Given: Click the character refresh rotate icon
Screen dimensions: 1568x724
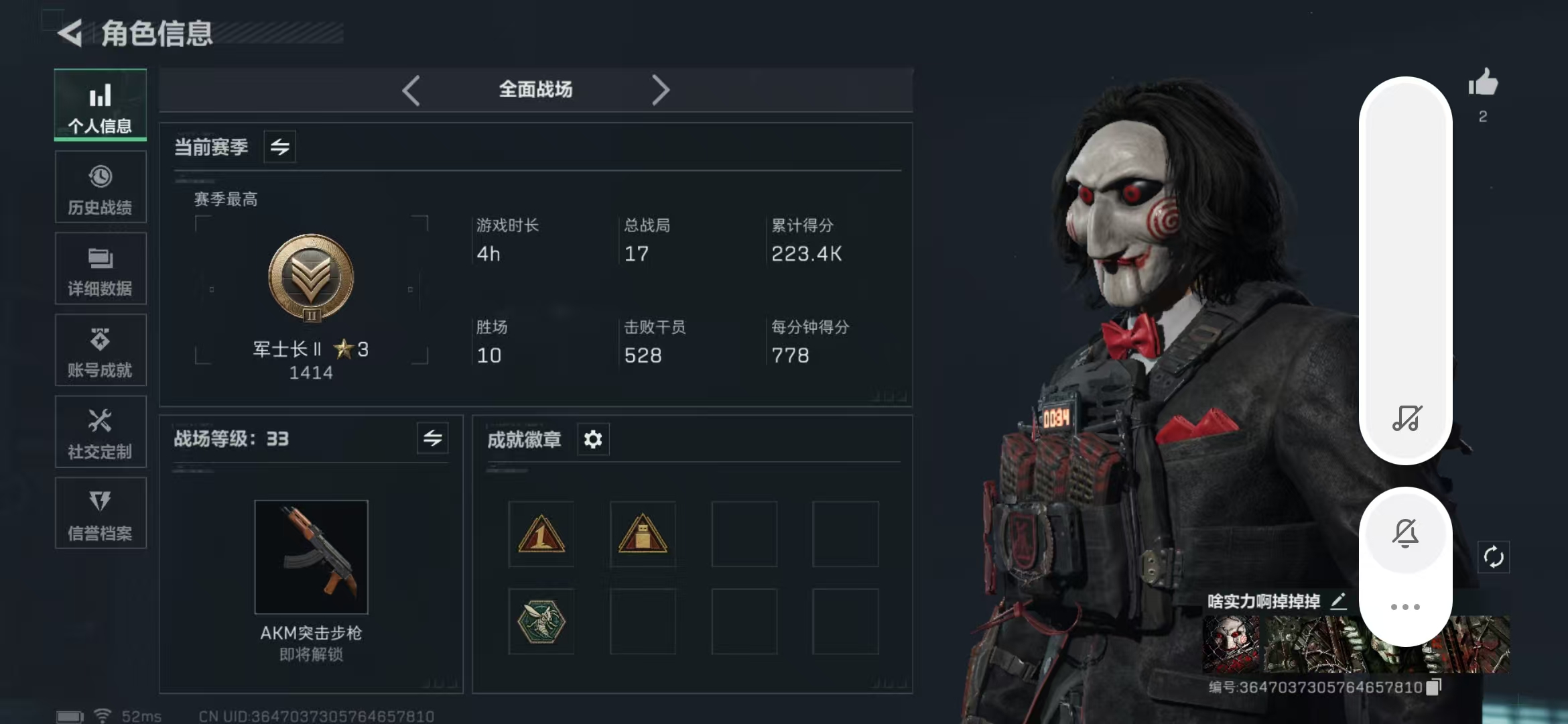Looking at the screenshot, I should pyautogui.click(x=1494, y=557).
